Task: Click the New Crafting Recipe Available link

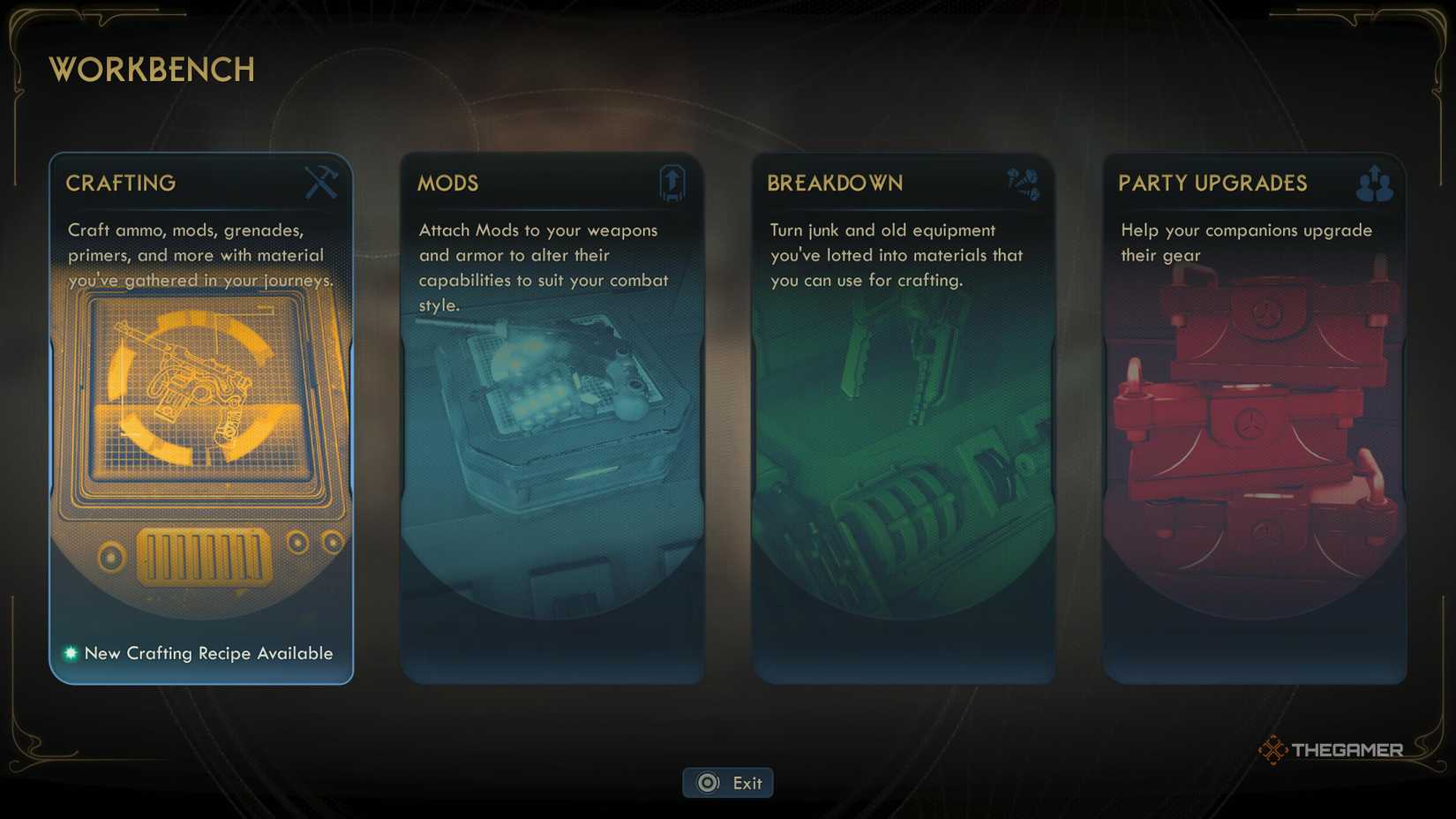Action: [207, 653]
